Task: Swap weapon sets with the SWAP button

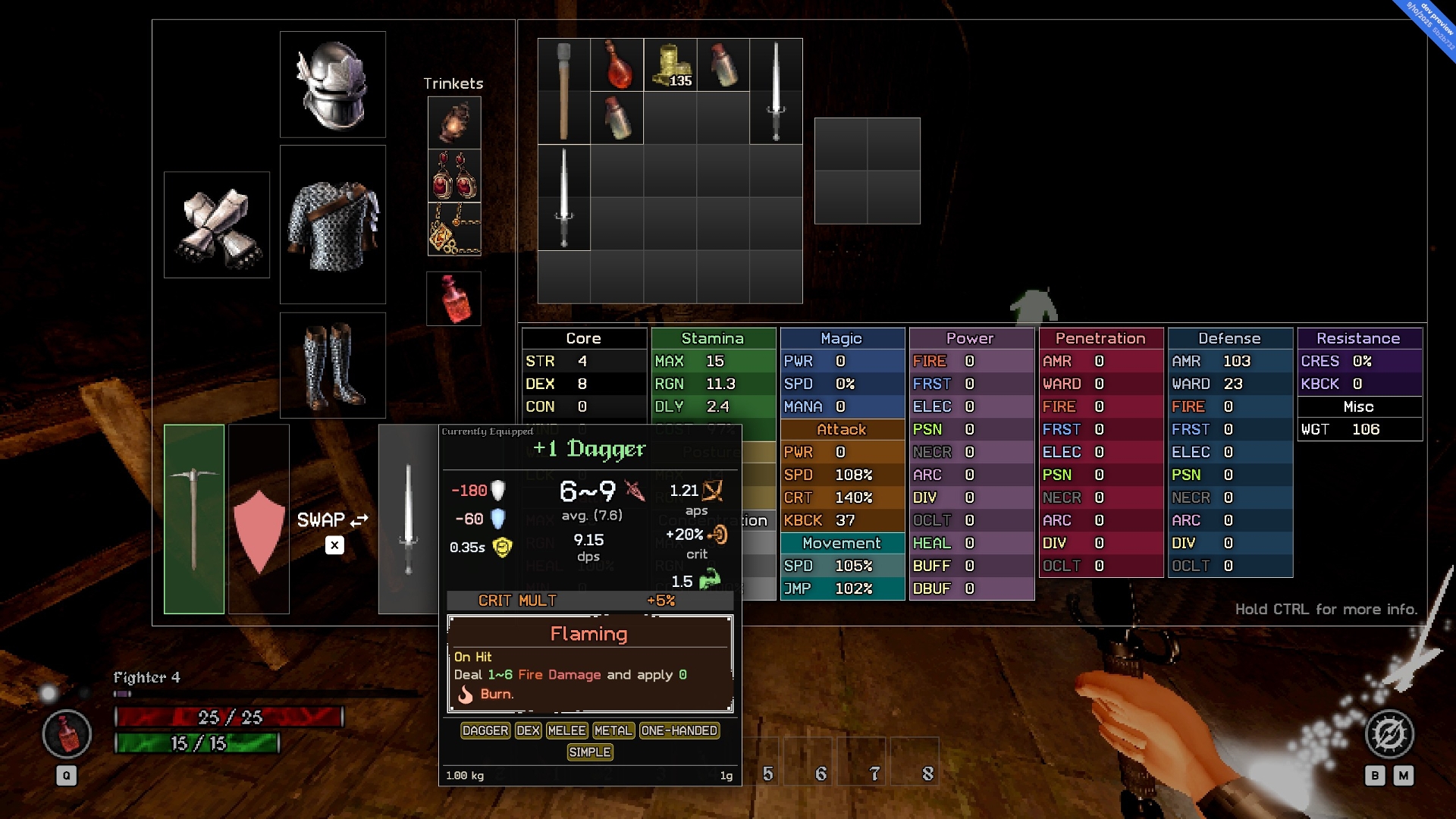Action: click(x=333, y=520)
